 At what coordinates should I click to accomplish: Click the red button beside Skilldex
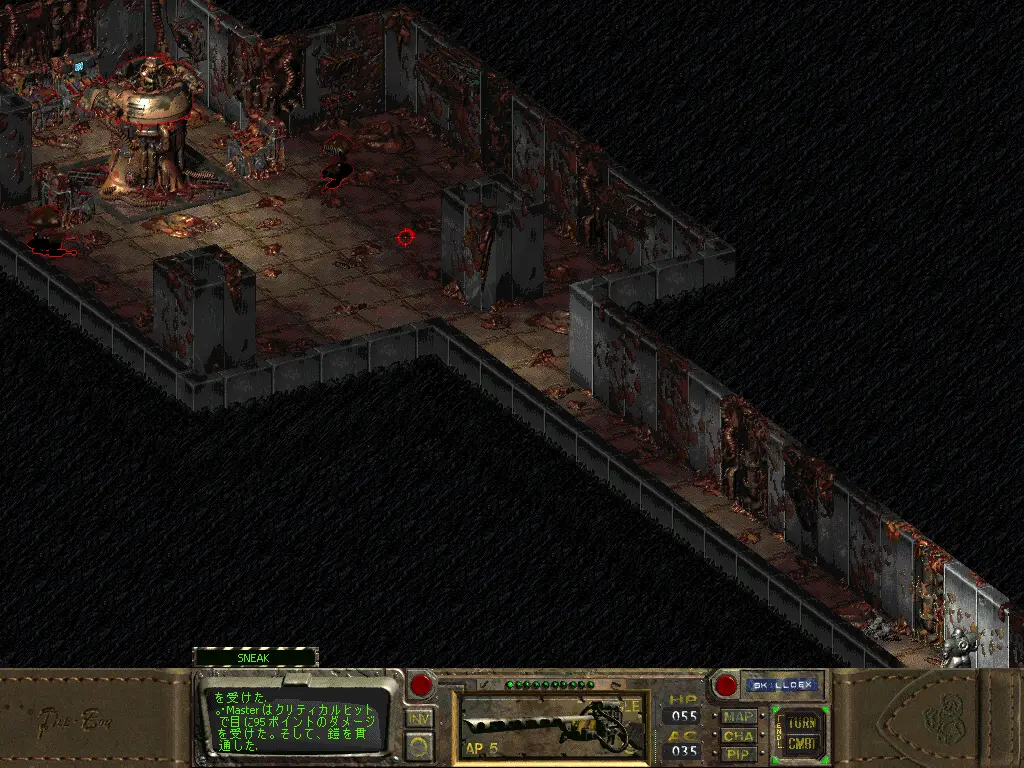pos(724,686)
